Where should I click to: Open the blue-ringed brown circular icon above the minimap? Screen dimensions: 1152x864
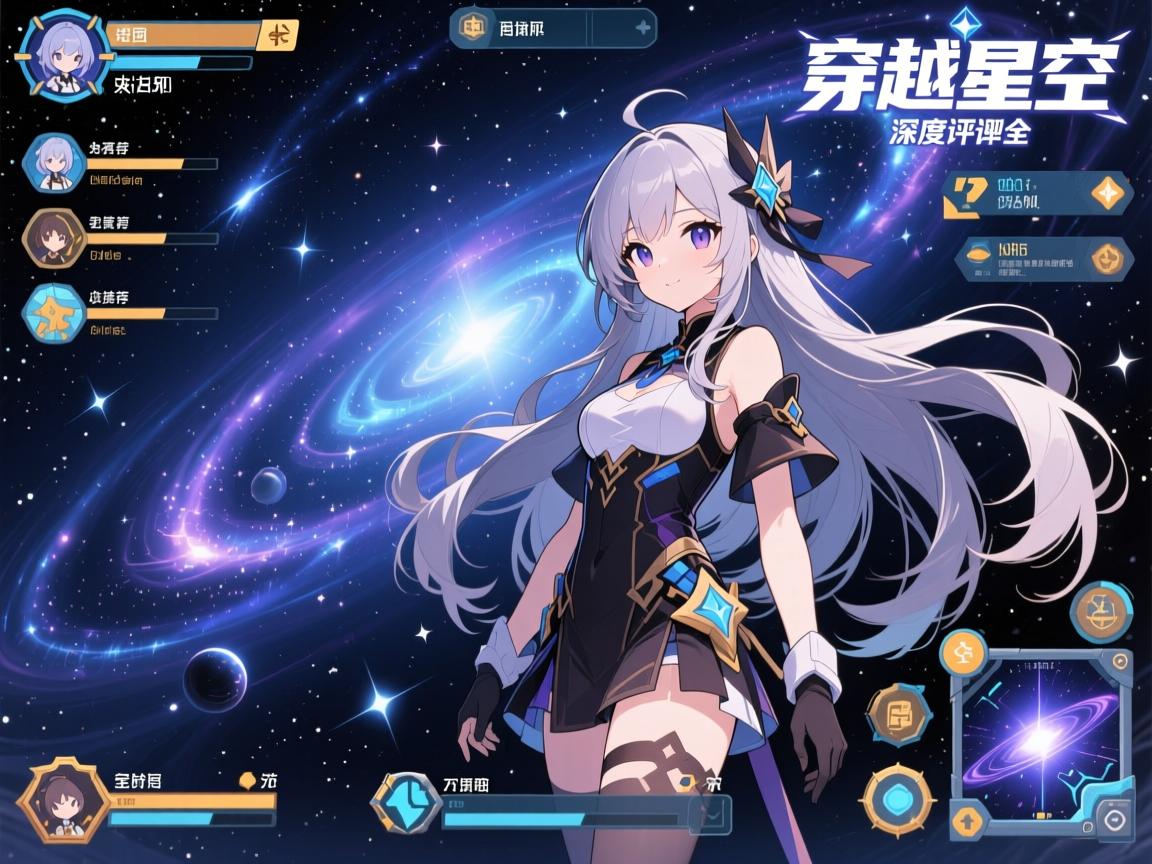coord(1102,612)
